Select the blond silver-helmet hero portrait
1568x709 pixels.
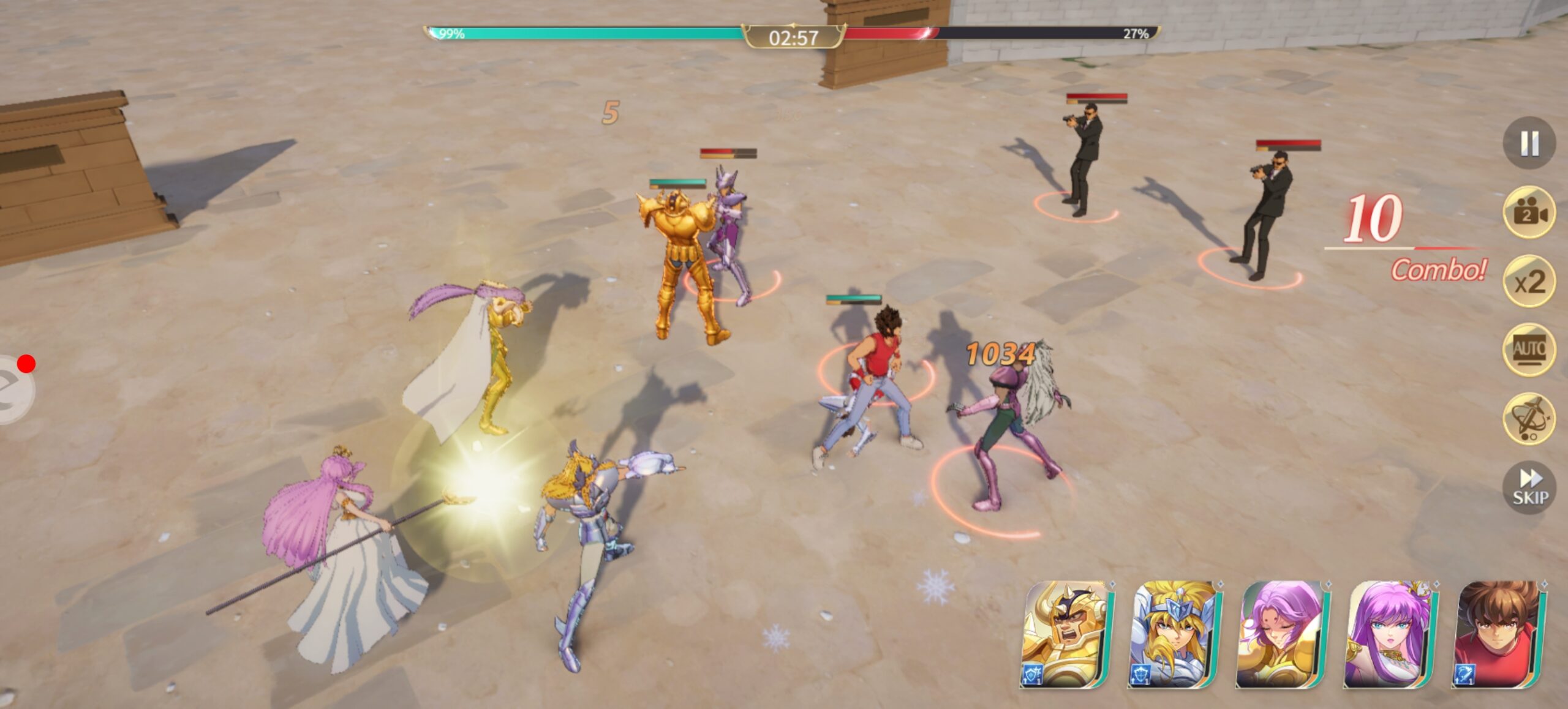coord(1175,634)
